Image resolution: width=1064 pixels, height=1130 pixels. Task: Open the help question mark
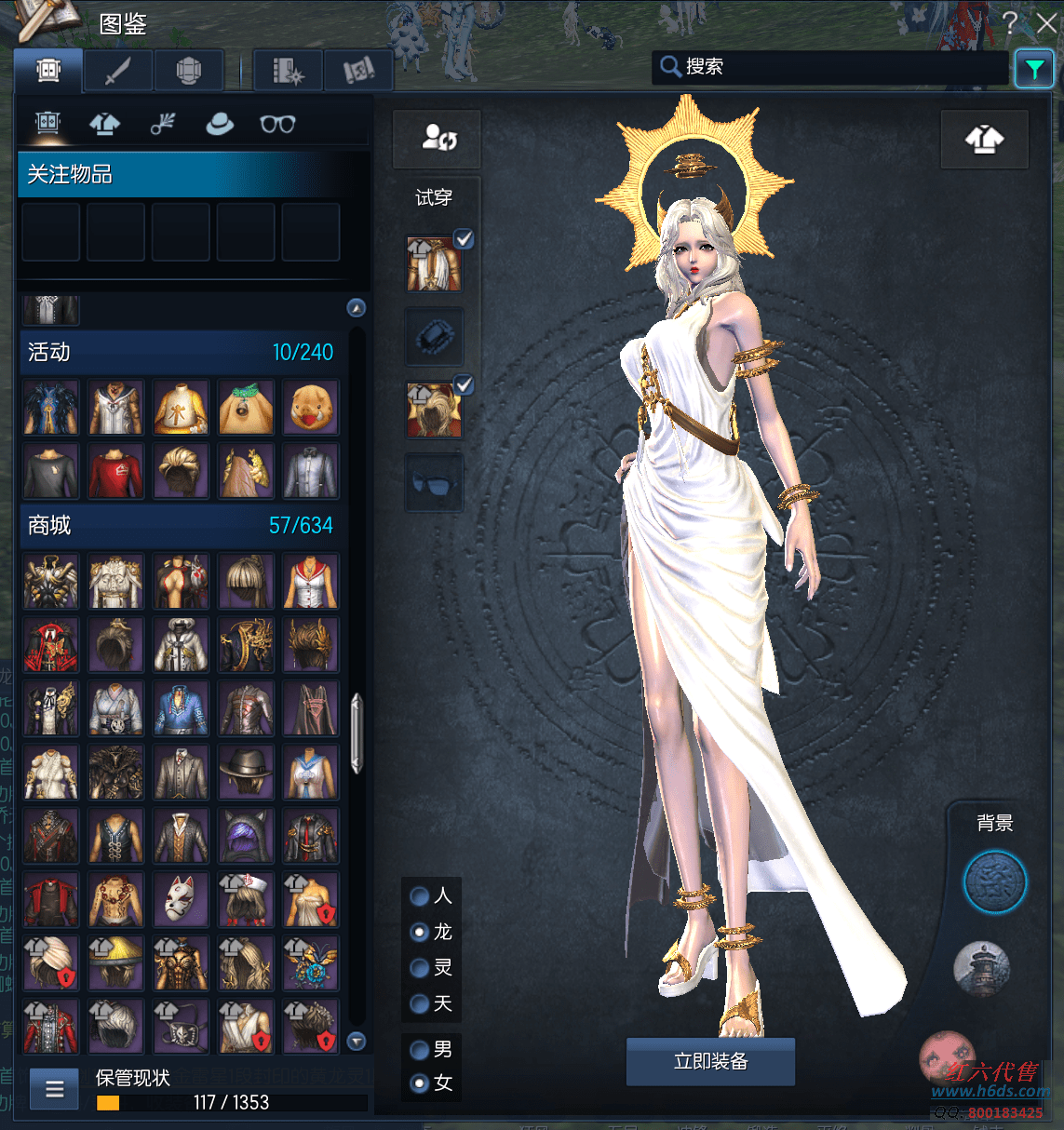[1010, 23]
